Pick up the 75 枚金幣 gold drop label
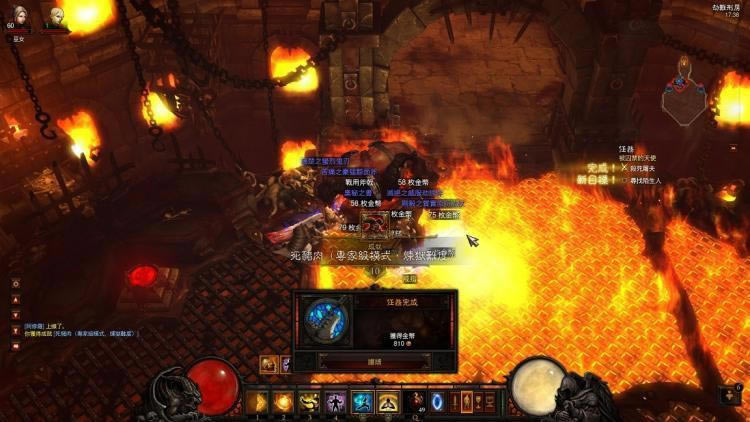 point(445,214)
